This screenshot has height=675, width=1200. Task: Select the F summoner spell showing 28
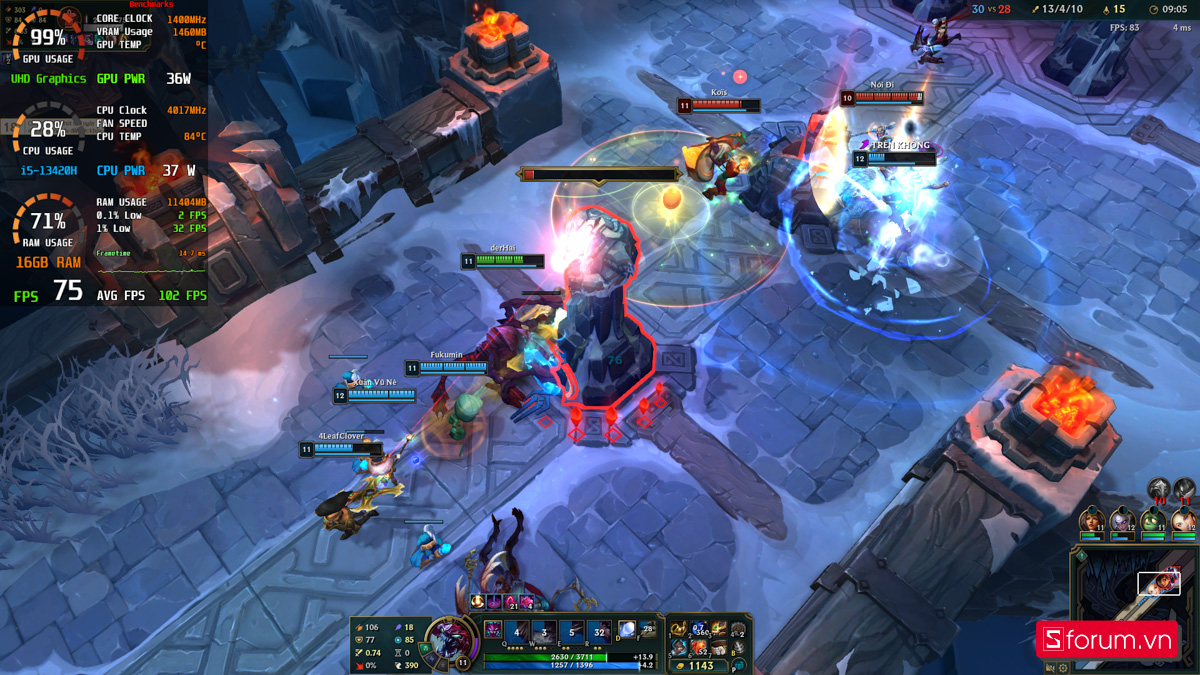tap(648, 630)
